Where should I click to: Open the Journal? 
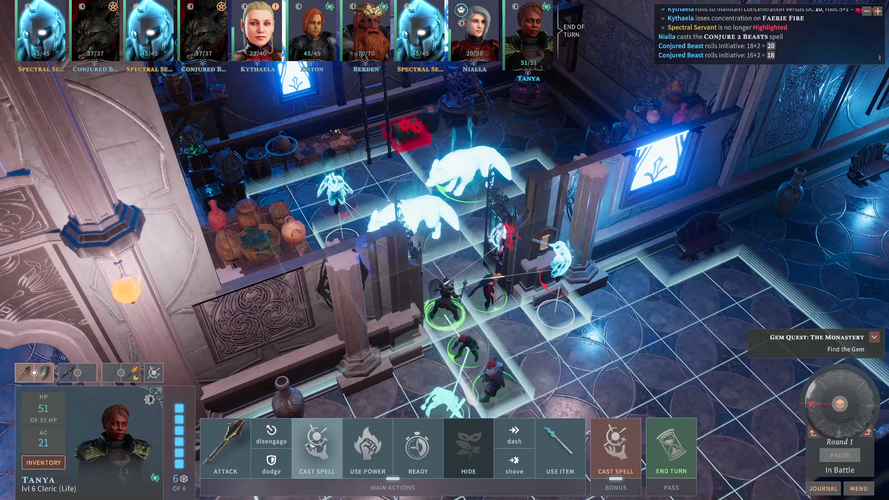click(x=824, y=489)
